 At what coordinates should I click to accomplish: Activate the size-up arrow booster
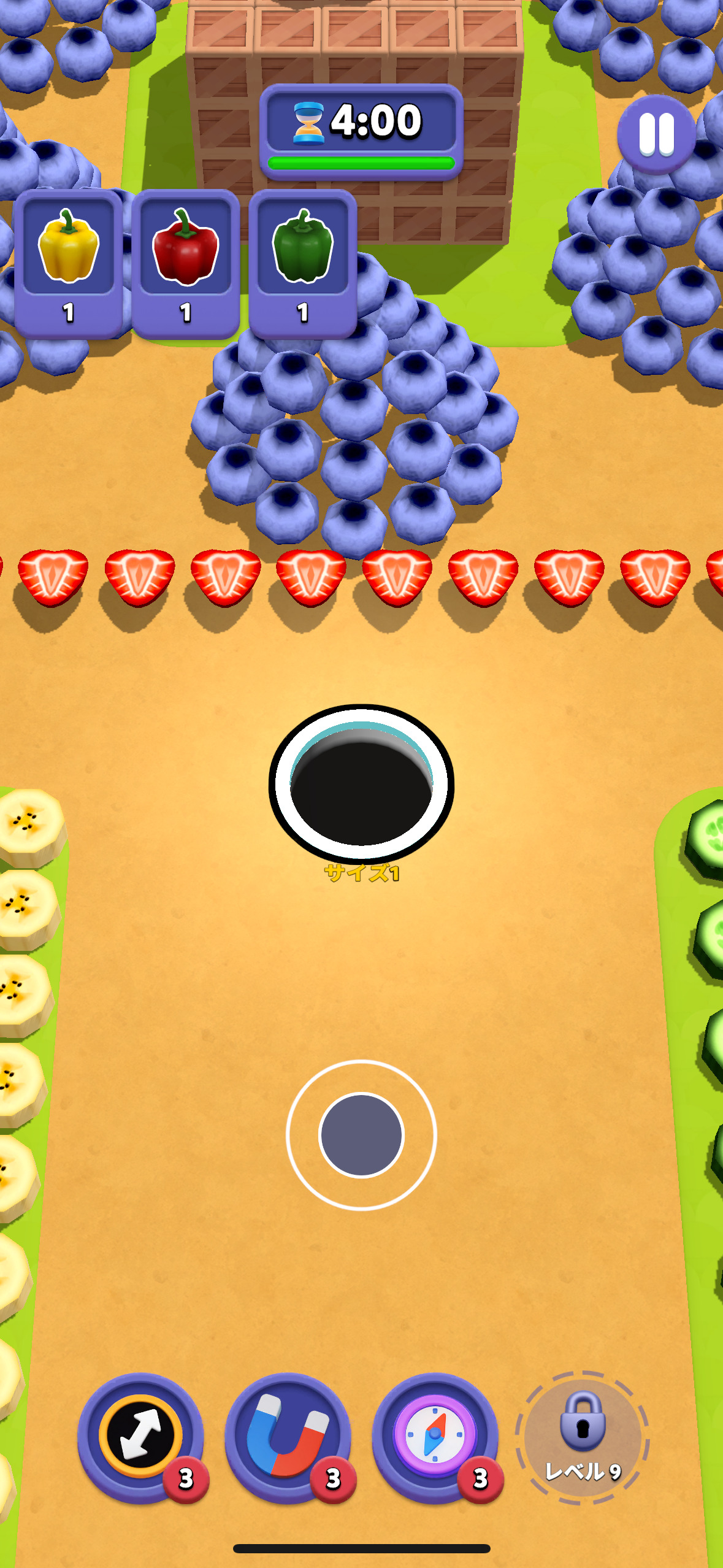pyautogui.click(x=141, y=1437)
